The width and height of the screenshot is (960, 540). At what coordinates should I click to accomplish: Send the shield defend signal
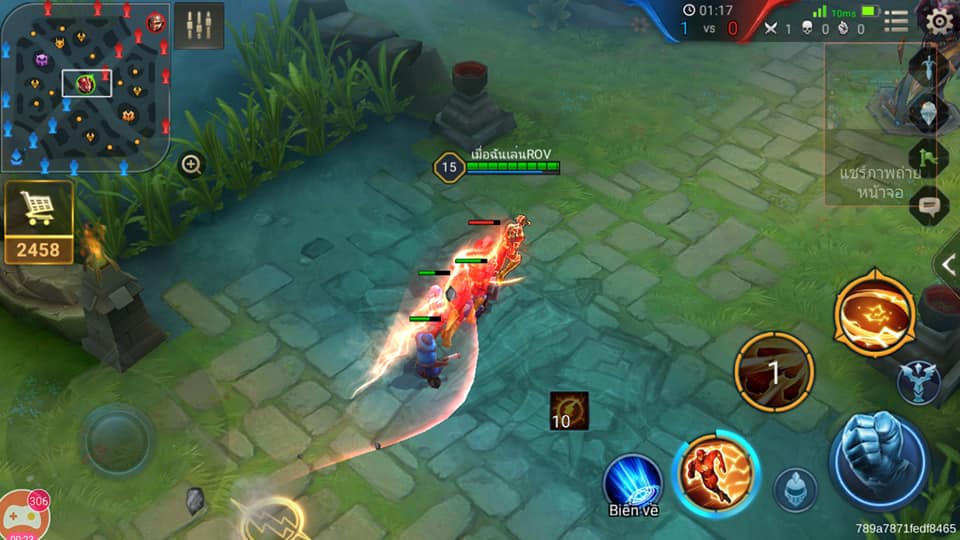(x=929, y=112)
